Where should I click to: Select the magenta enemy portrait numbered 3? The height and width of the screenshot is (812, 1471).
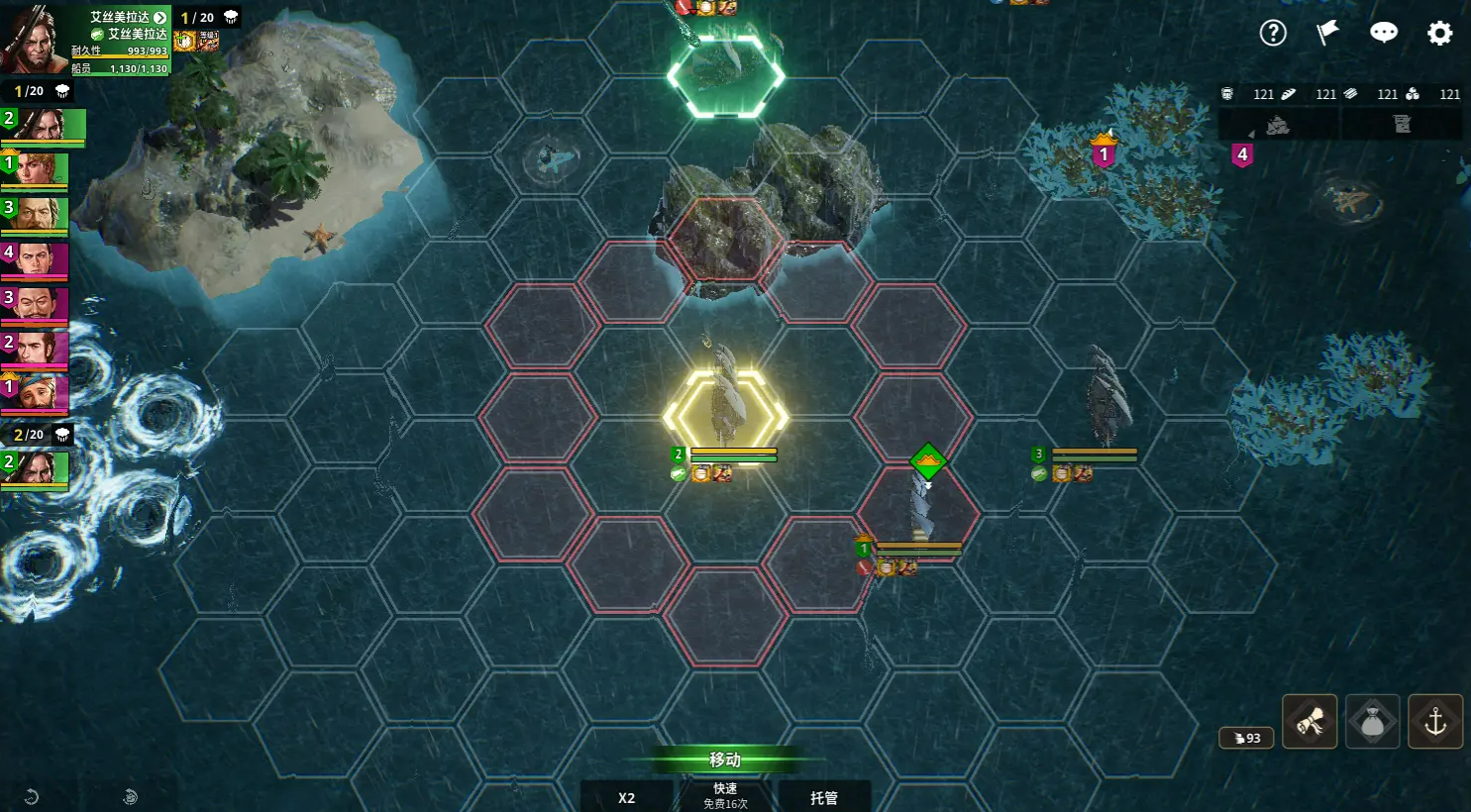36,304
